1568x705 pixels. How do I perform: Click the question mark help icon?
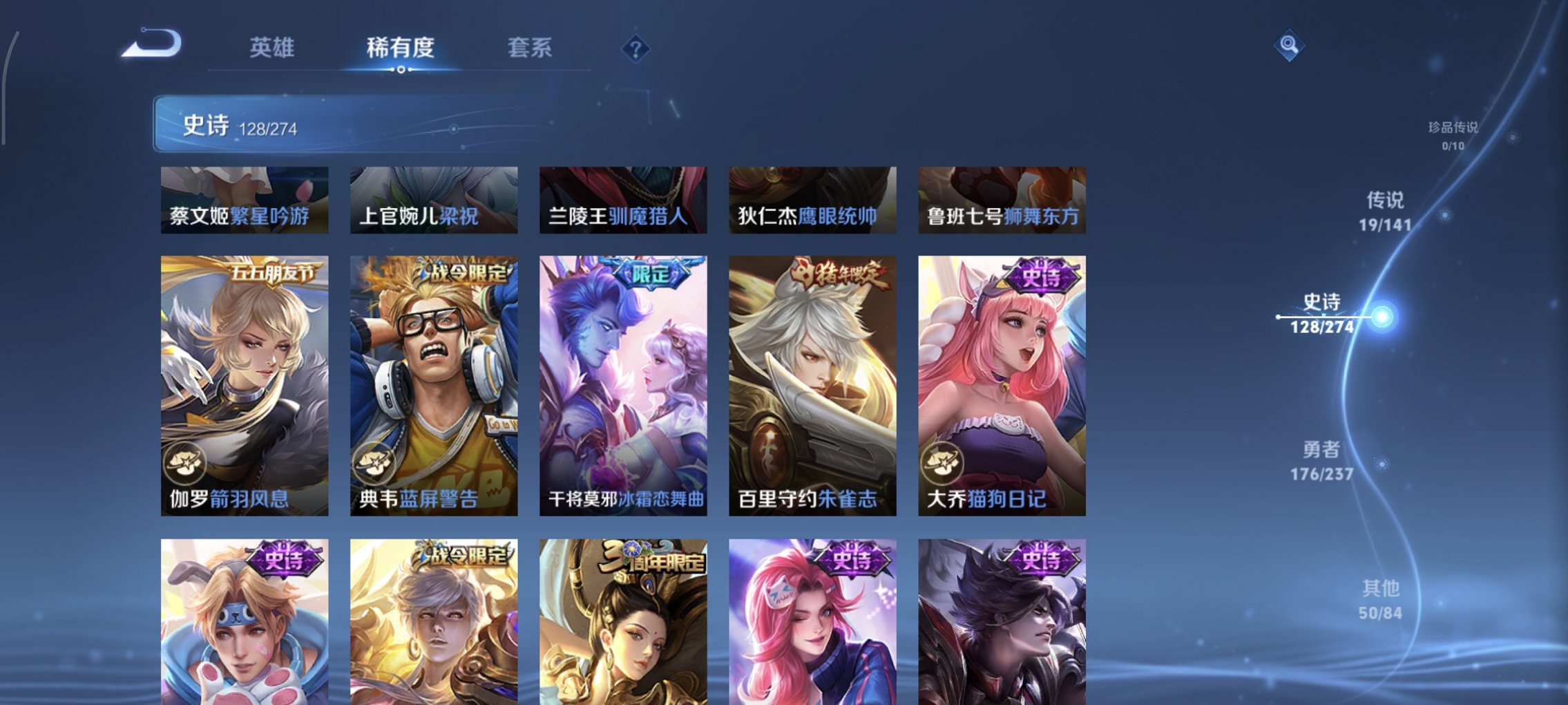pyautogui.click(x=636, y=48)
